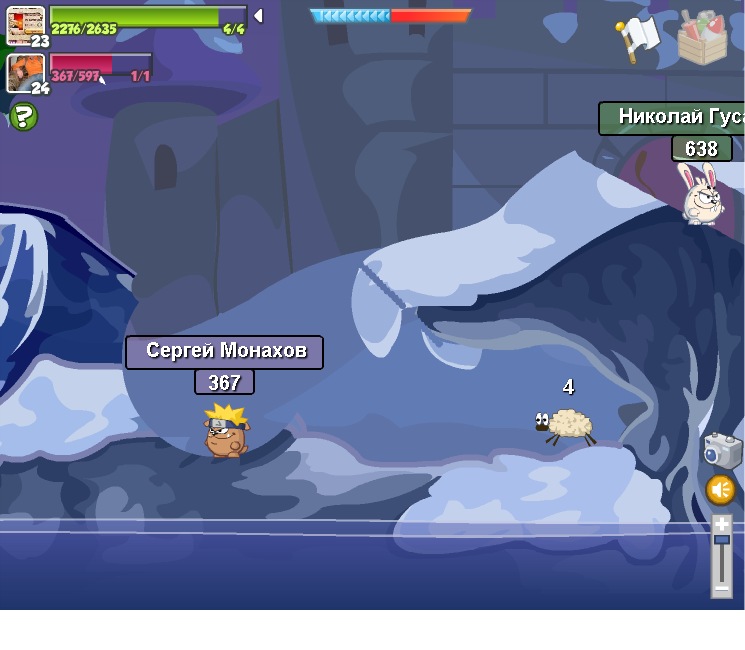Toggle sound with the orange speaker button
This screenshot has height=650, width=745.
tap(721, 490)
